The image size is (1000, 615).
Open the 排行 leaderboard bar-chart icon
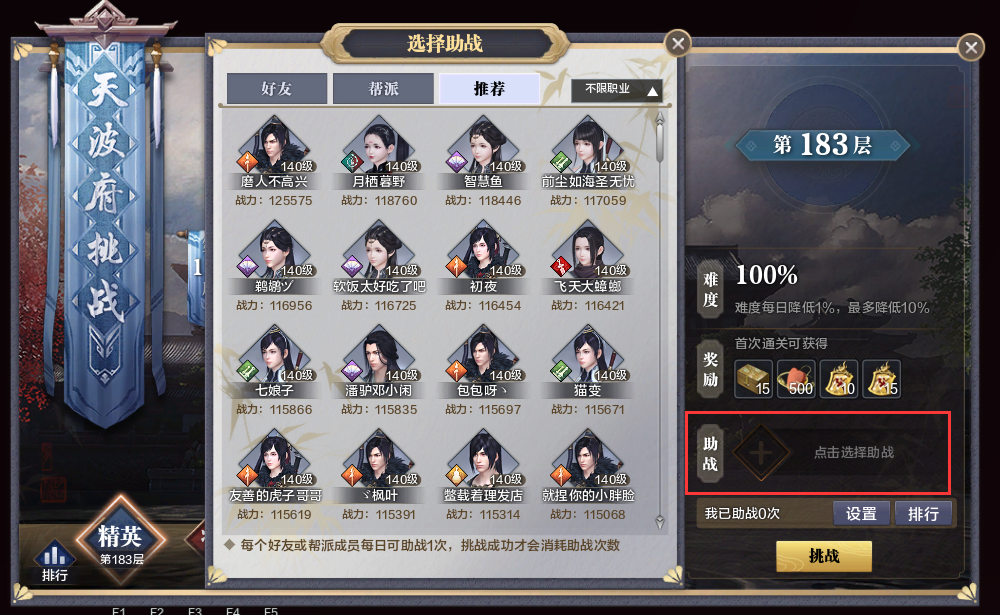pyautogui.click(x=55, y=560)
